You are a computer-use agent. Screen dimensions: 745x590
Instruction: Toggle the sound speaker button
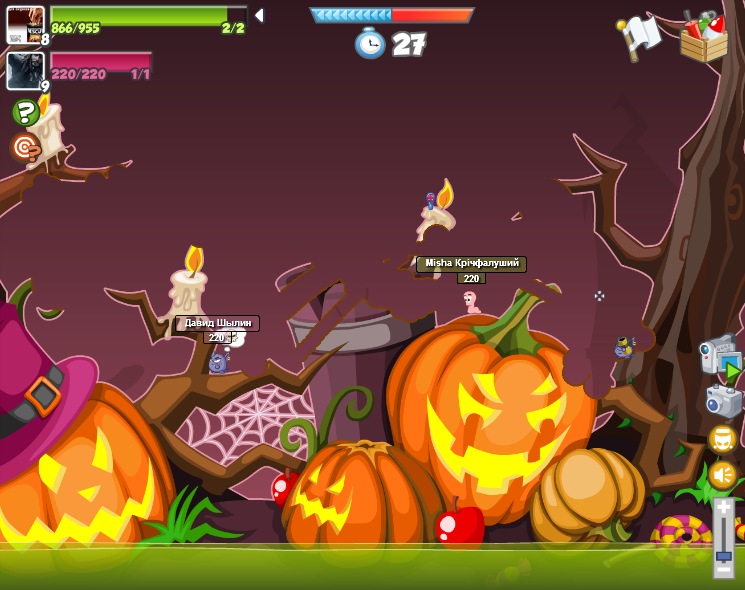pyautogui.click(x=722, y=475)
